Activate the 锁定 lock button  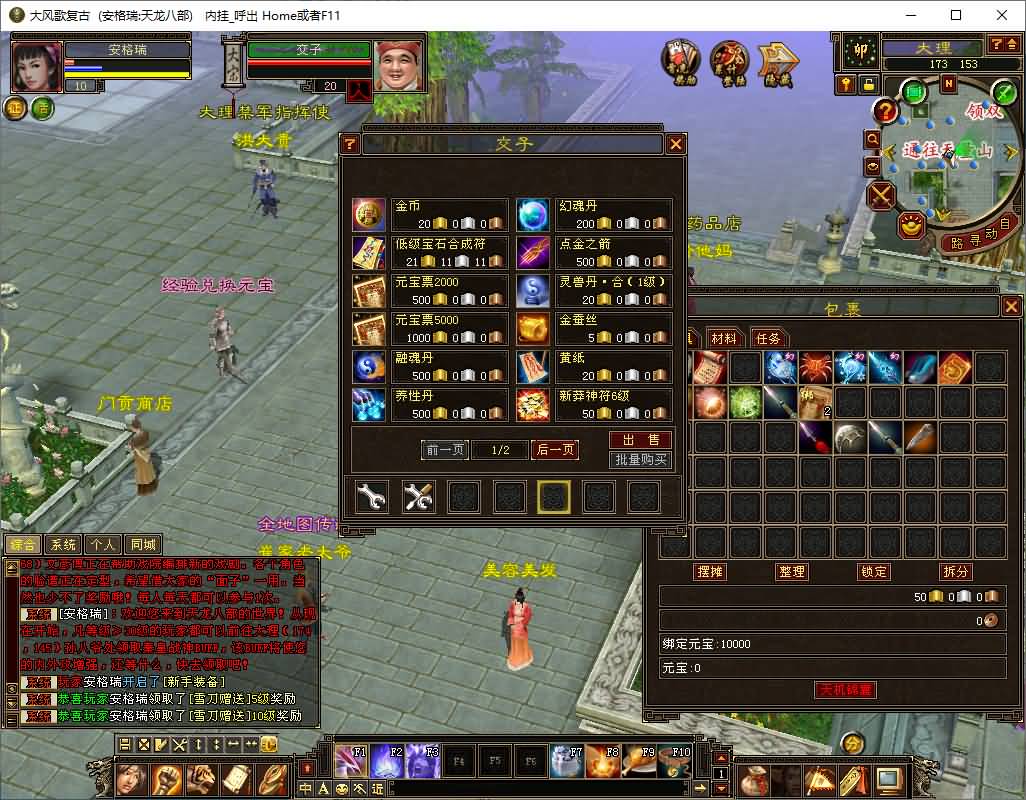pyautogui.click(x=874, y=571)
